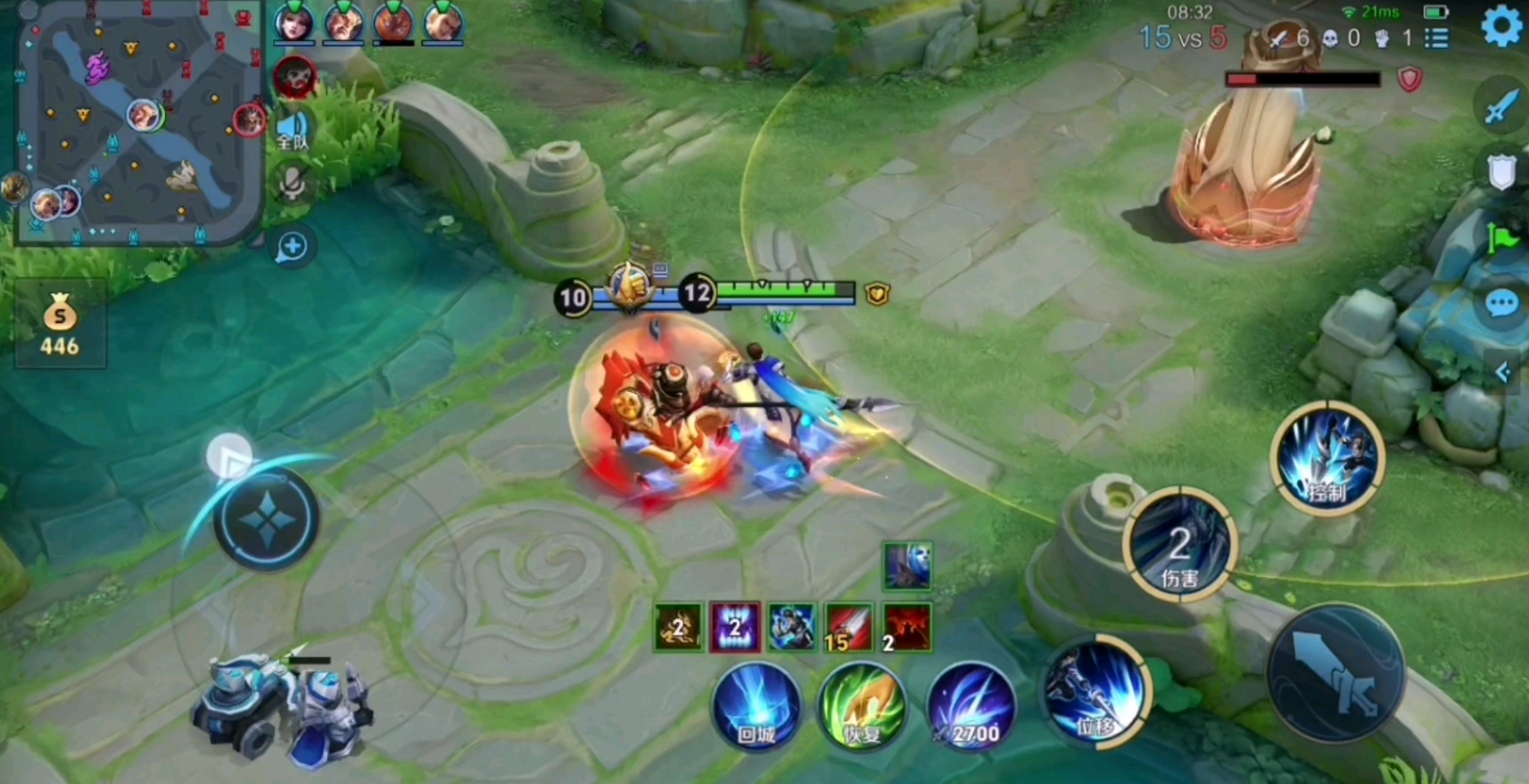Toggle the microphone icon

point(293,184)
